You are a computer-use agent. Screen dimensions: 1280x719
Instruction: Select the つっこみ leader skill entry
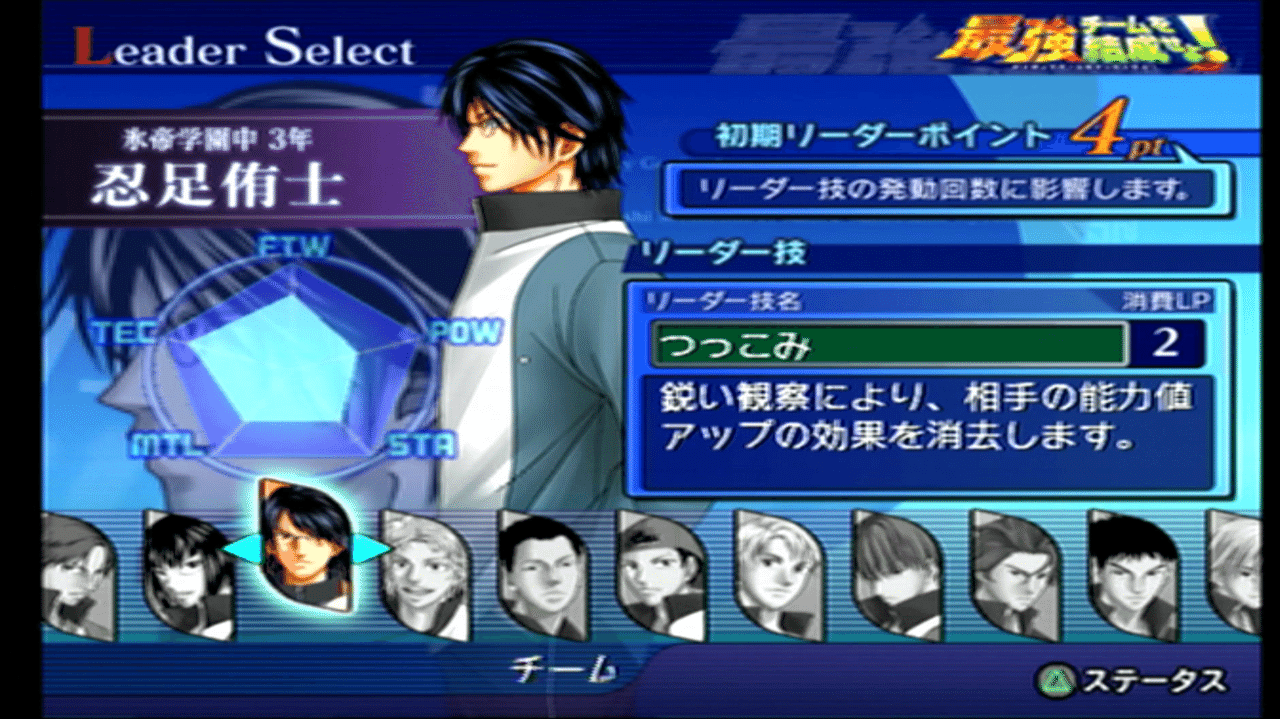[888, 345]
